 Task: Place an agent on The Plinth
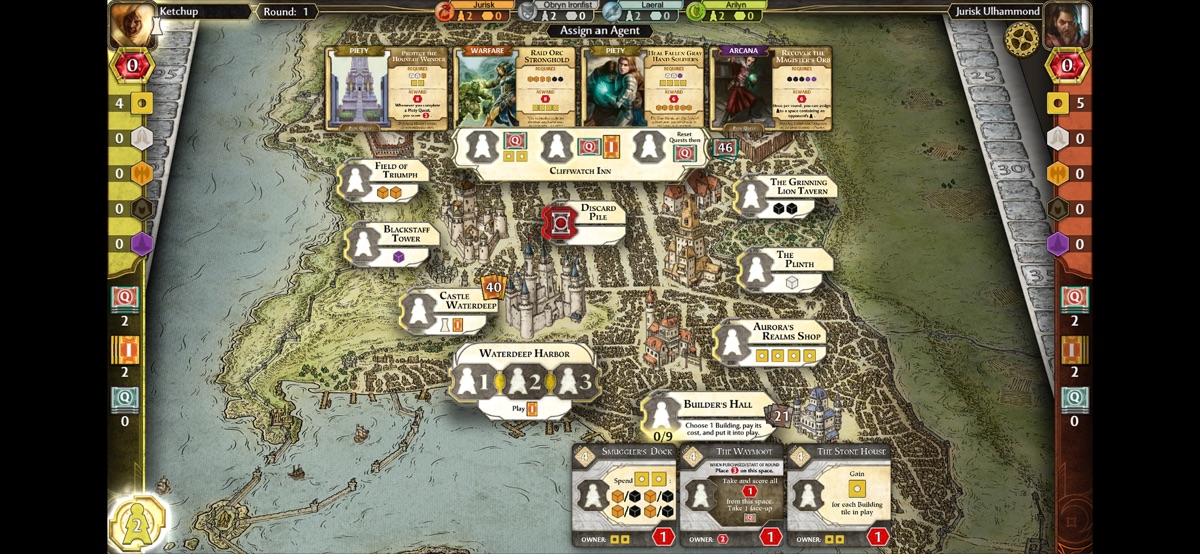757,270
